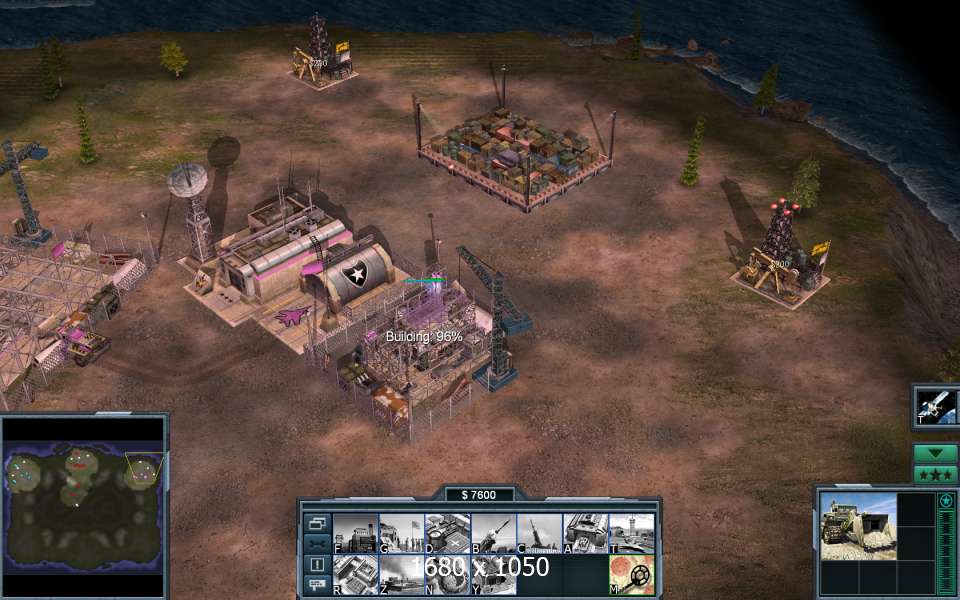The image size is (960, 600).
Task: Click the signpost button on command bar
Action: [x=317, y=583]
